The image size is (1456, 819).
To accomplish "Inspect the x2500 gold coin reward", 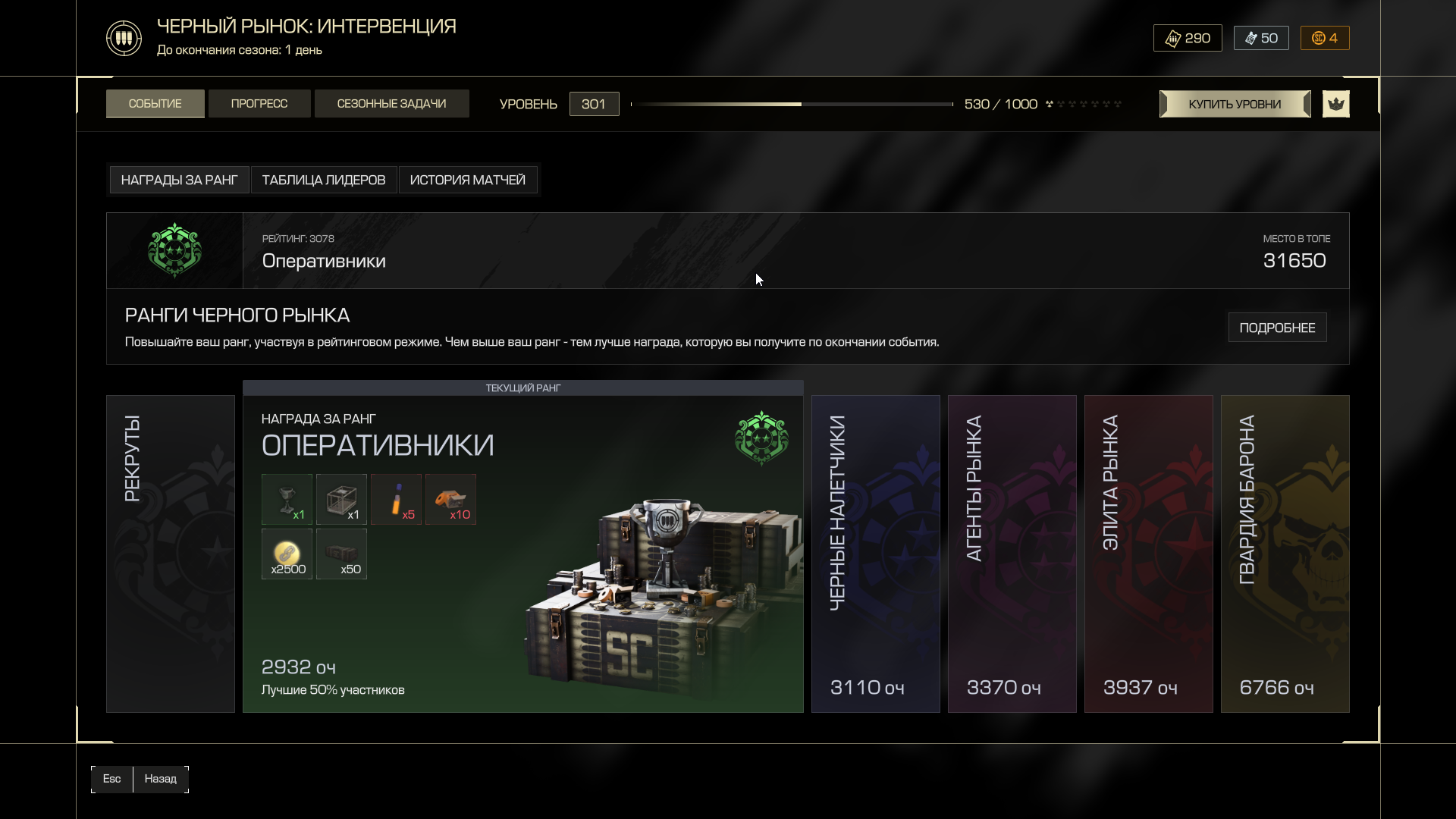I will pos(287,554).
